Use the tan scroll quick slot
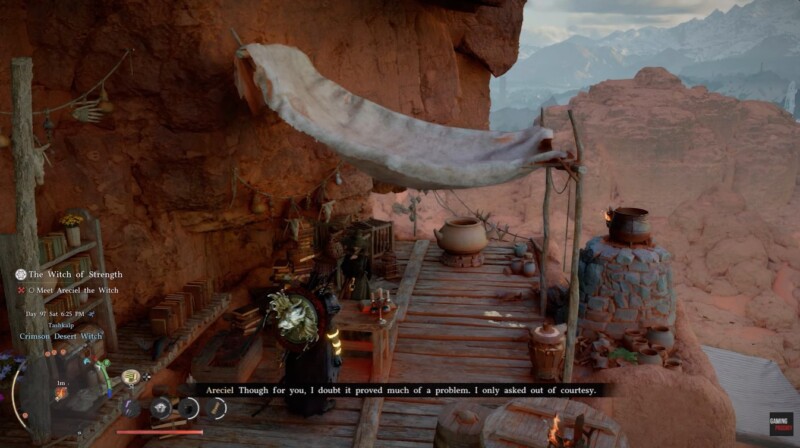This screenshot has height=448, width=800. click(216, 407)
